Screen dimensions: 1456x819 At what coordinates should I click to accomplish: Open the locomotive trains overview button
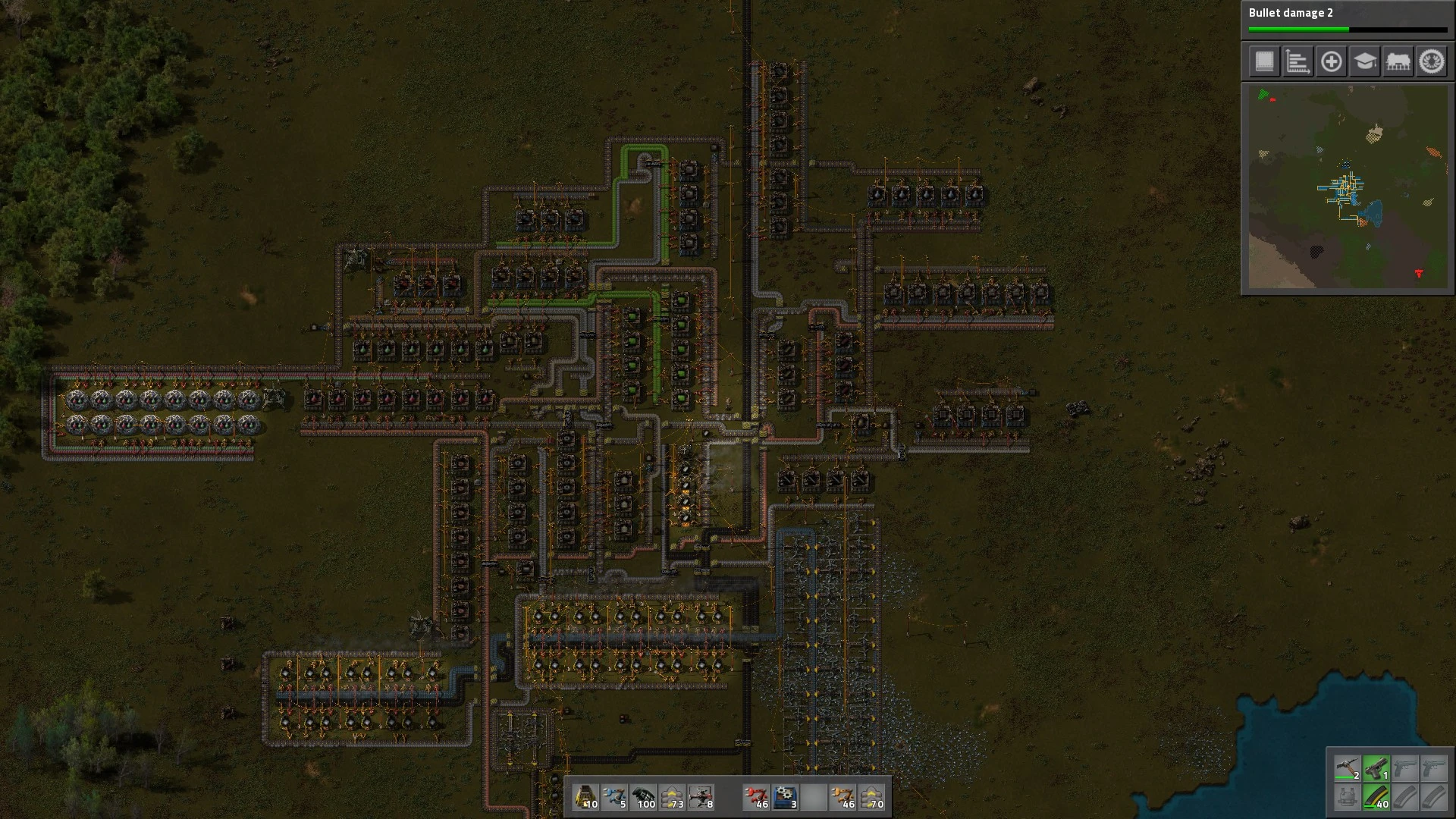1398,61
